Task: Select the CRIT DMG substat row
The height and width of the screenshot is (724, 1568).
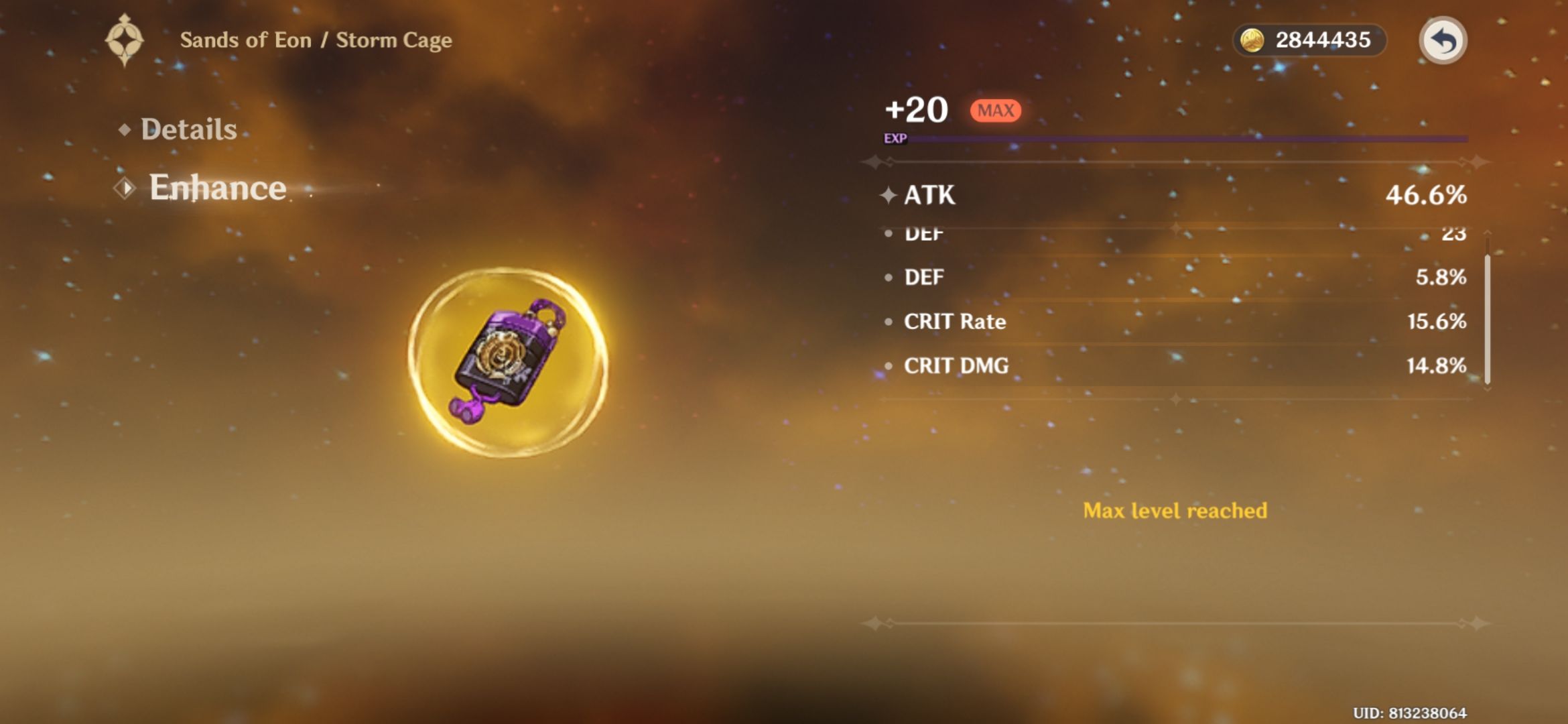Action: [1139, 365]
